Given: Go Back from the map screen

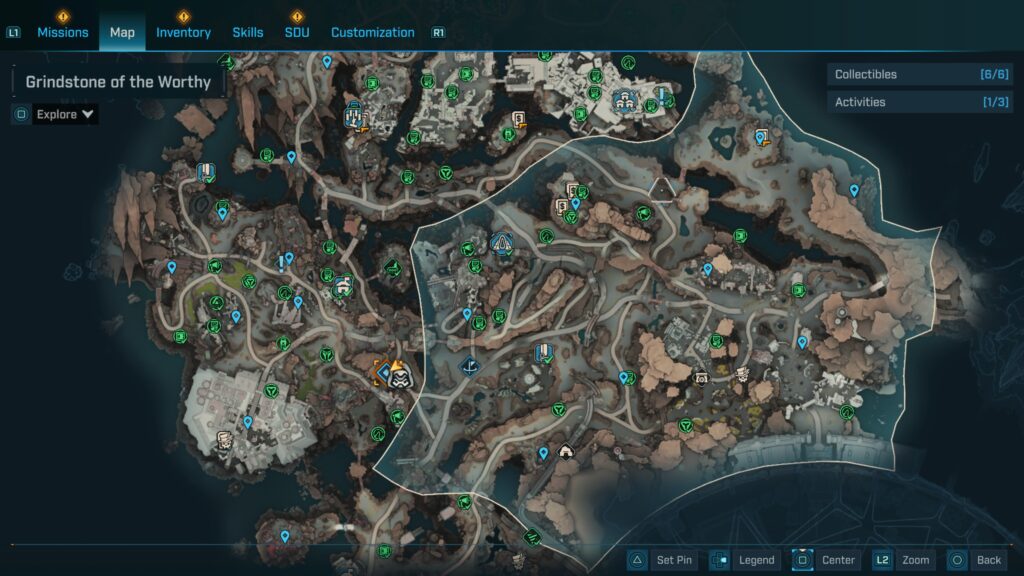Looking at the screenshot, I should (x=975, y=560).
